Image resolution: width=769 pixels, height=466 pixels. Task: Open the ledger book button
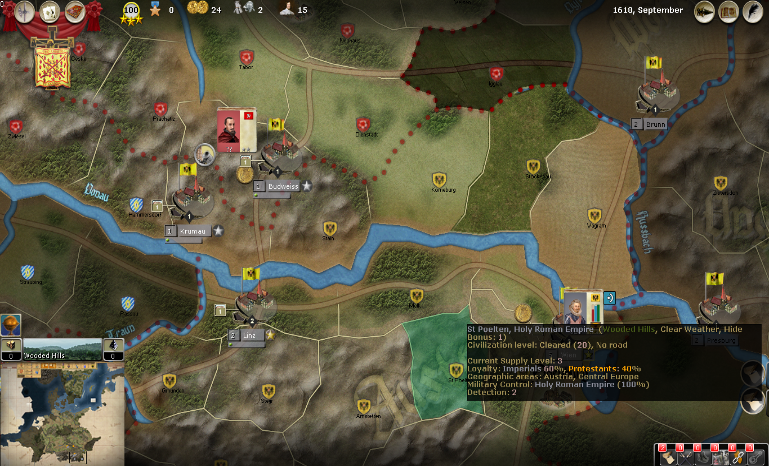click(x=728, y=11)
